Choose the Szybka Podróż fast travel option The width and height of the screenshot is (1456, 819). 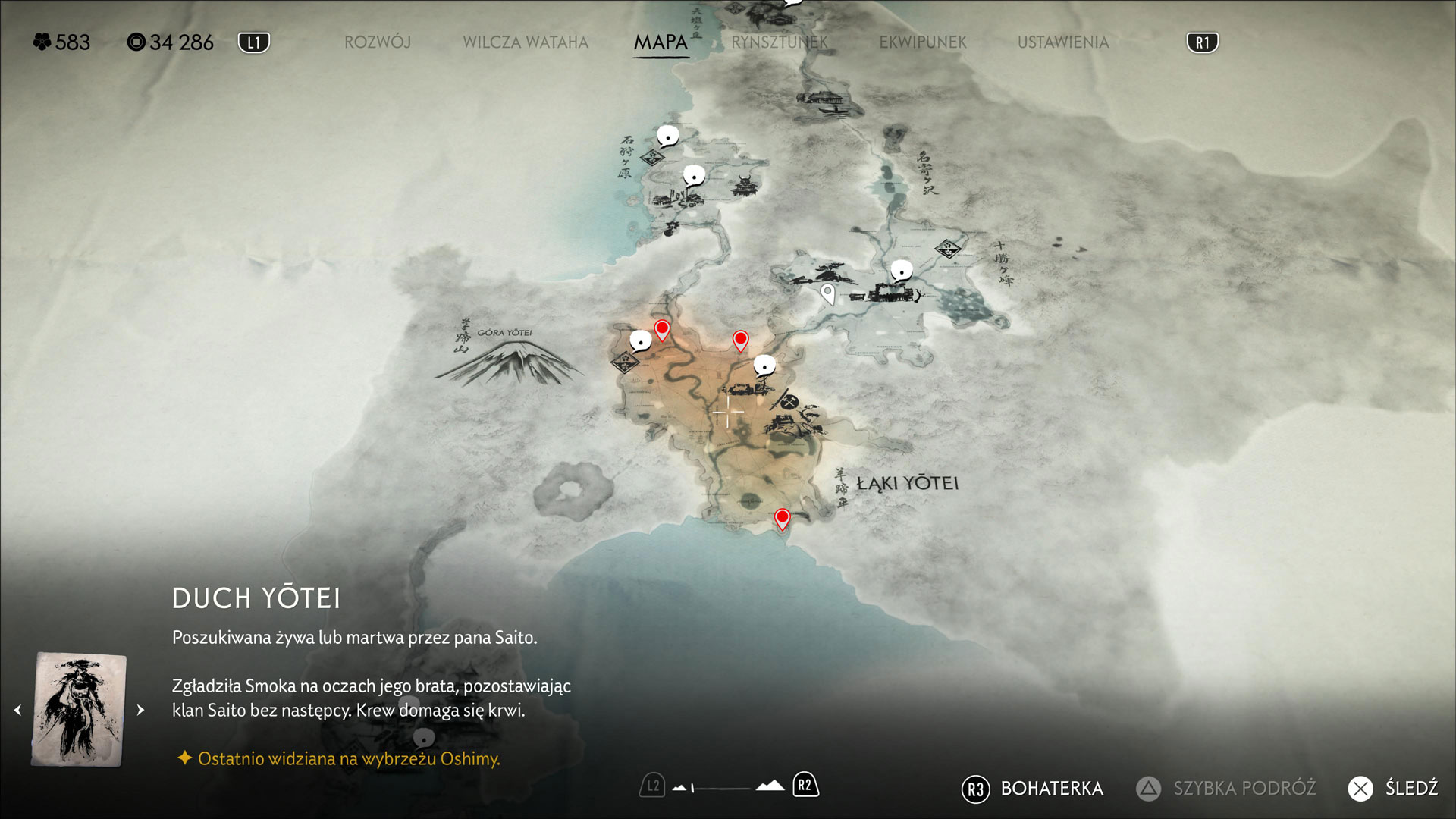point(1226,789)
